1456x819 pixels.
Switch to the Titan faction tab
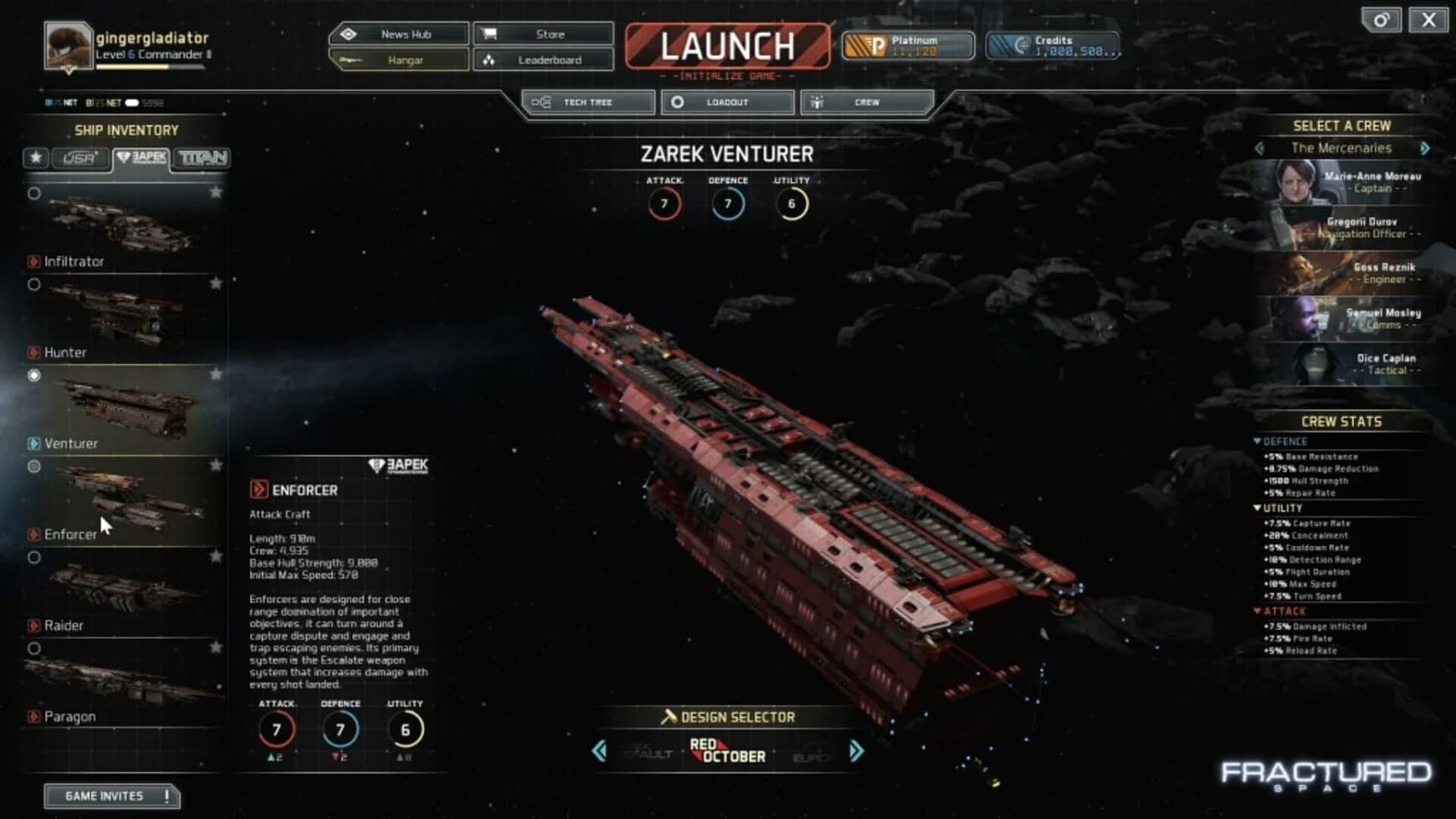[203, 158]
